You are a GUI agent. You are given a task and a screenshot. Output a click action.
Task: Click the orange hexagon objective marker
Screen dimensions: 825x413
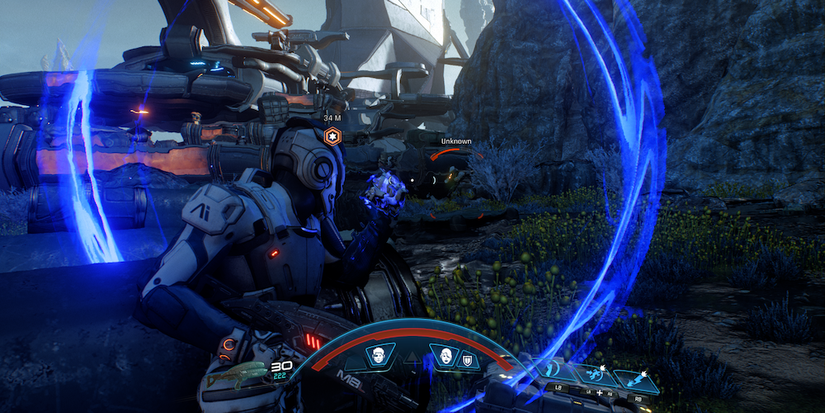[x=331, y=136]
